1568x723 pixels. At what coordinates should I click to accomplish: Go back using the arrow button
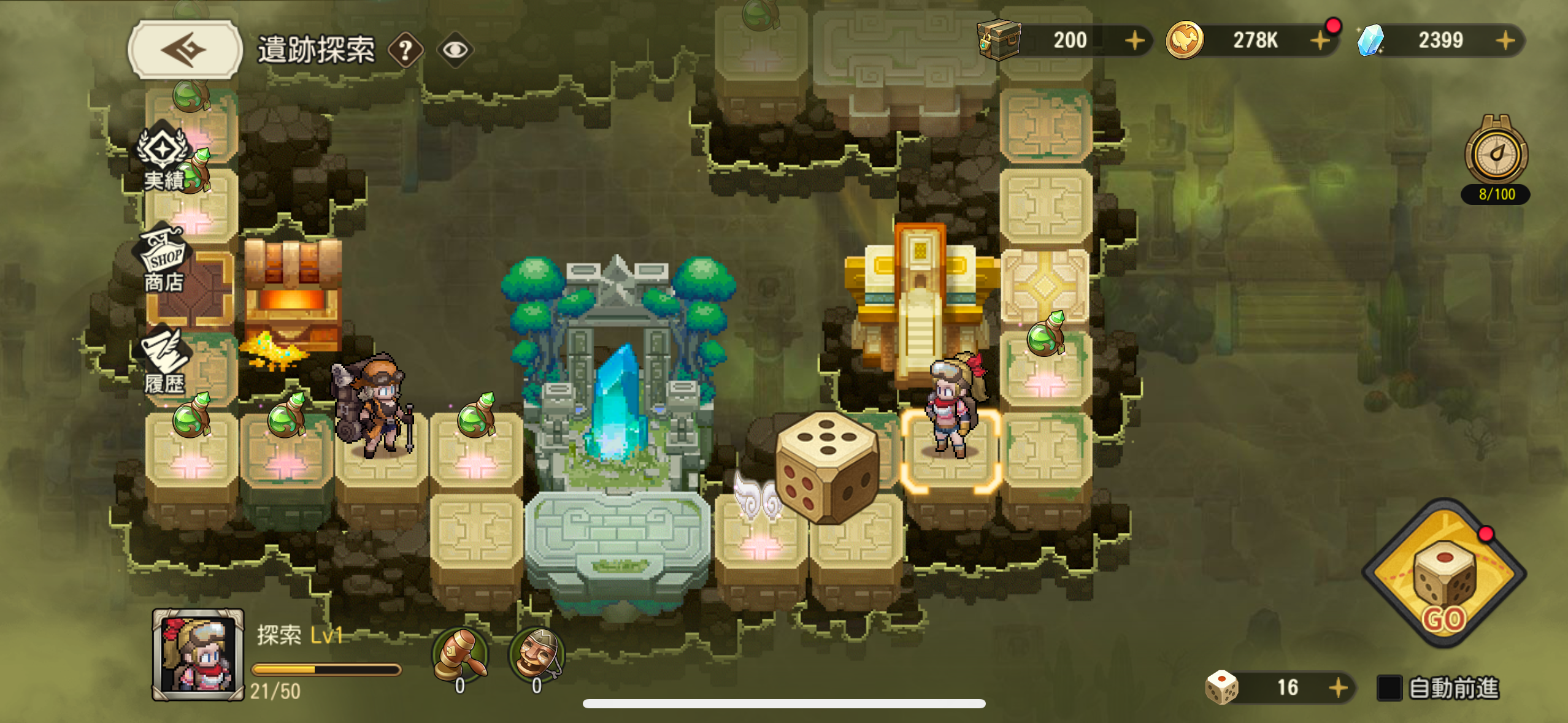click(185, 49)
